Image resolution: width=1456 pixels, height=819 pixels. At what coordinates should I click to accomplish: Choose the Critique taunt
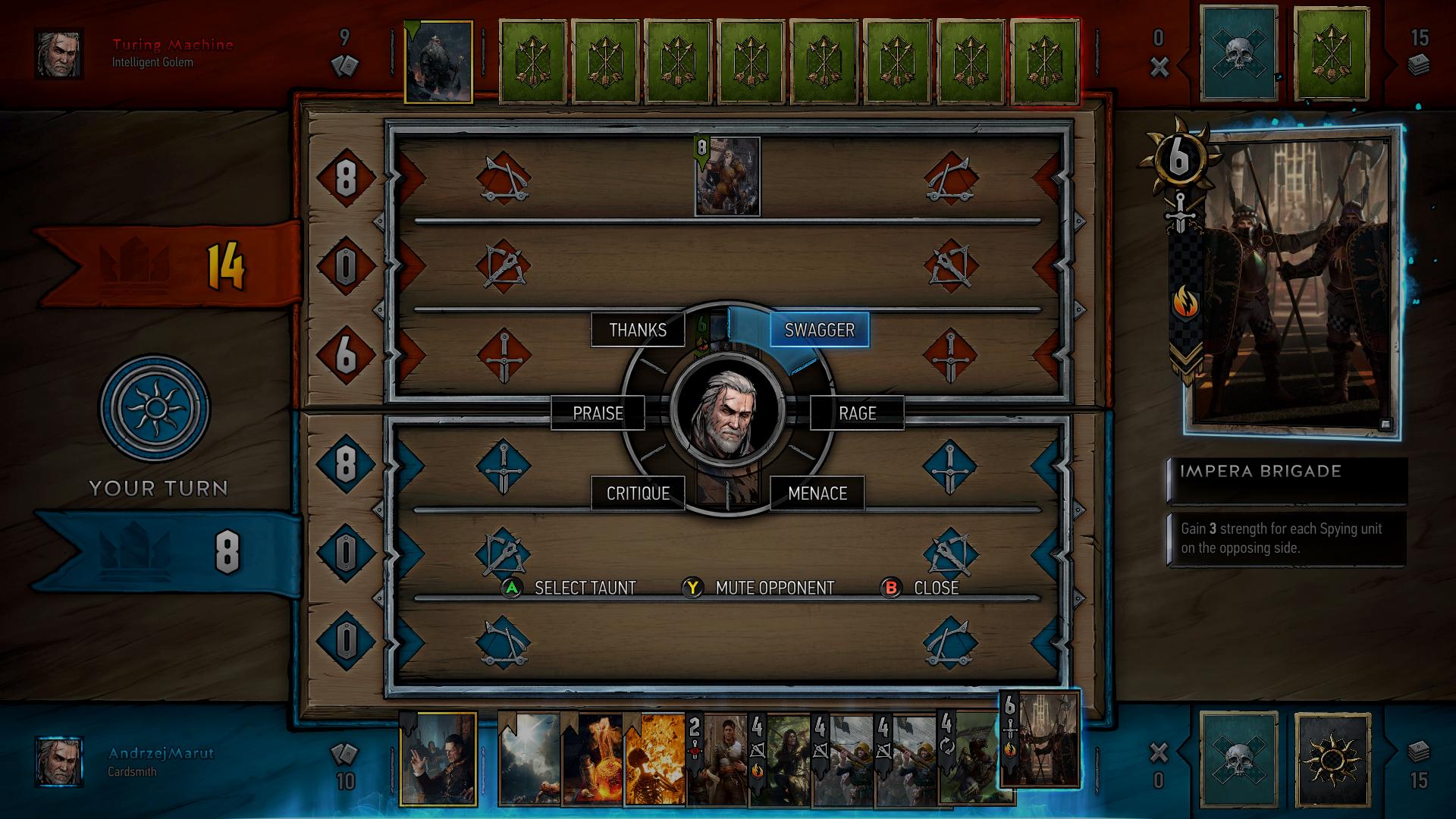click(638, 494)
